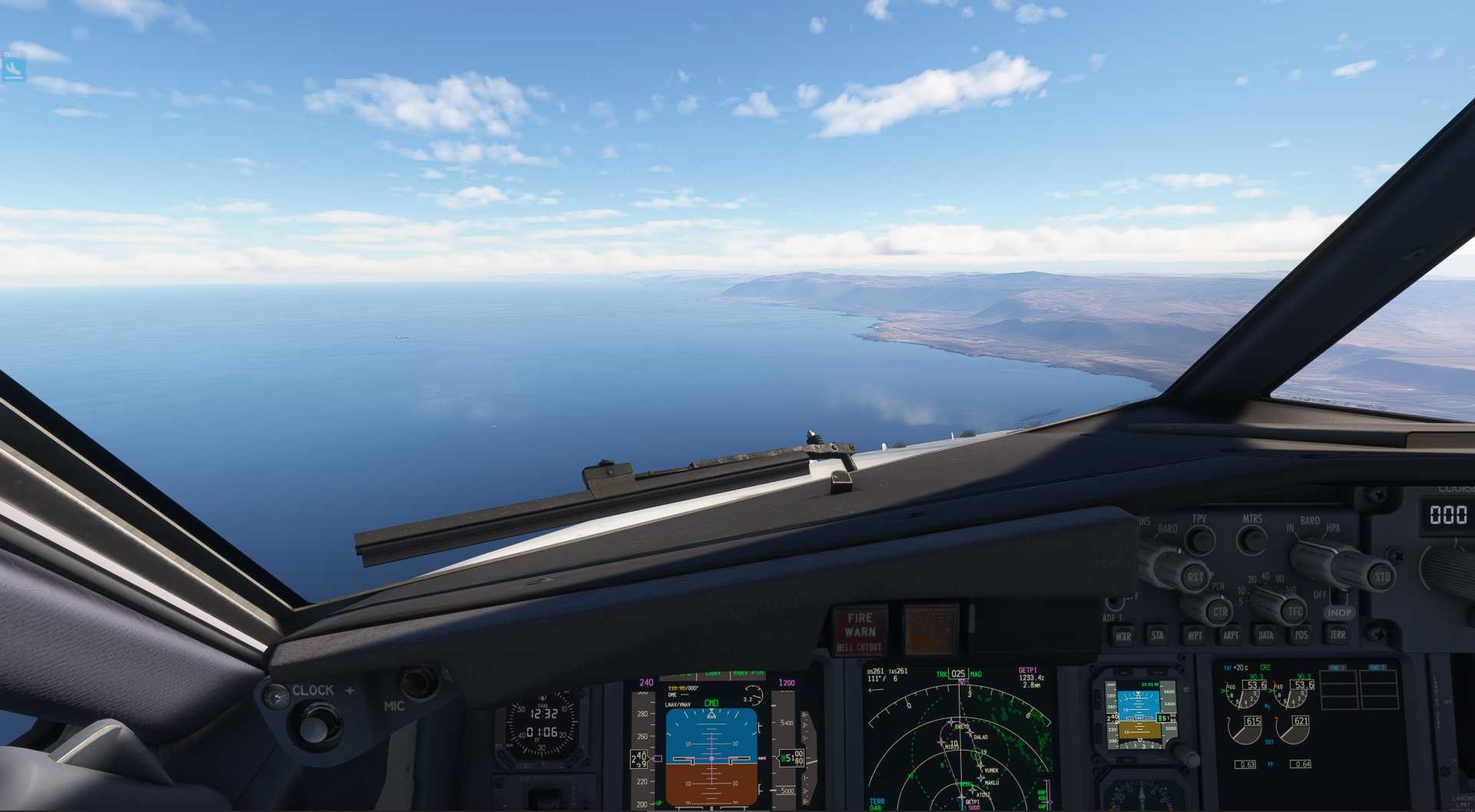
Task: Click the POS position button
Action: [x=1301, y=635]
